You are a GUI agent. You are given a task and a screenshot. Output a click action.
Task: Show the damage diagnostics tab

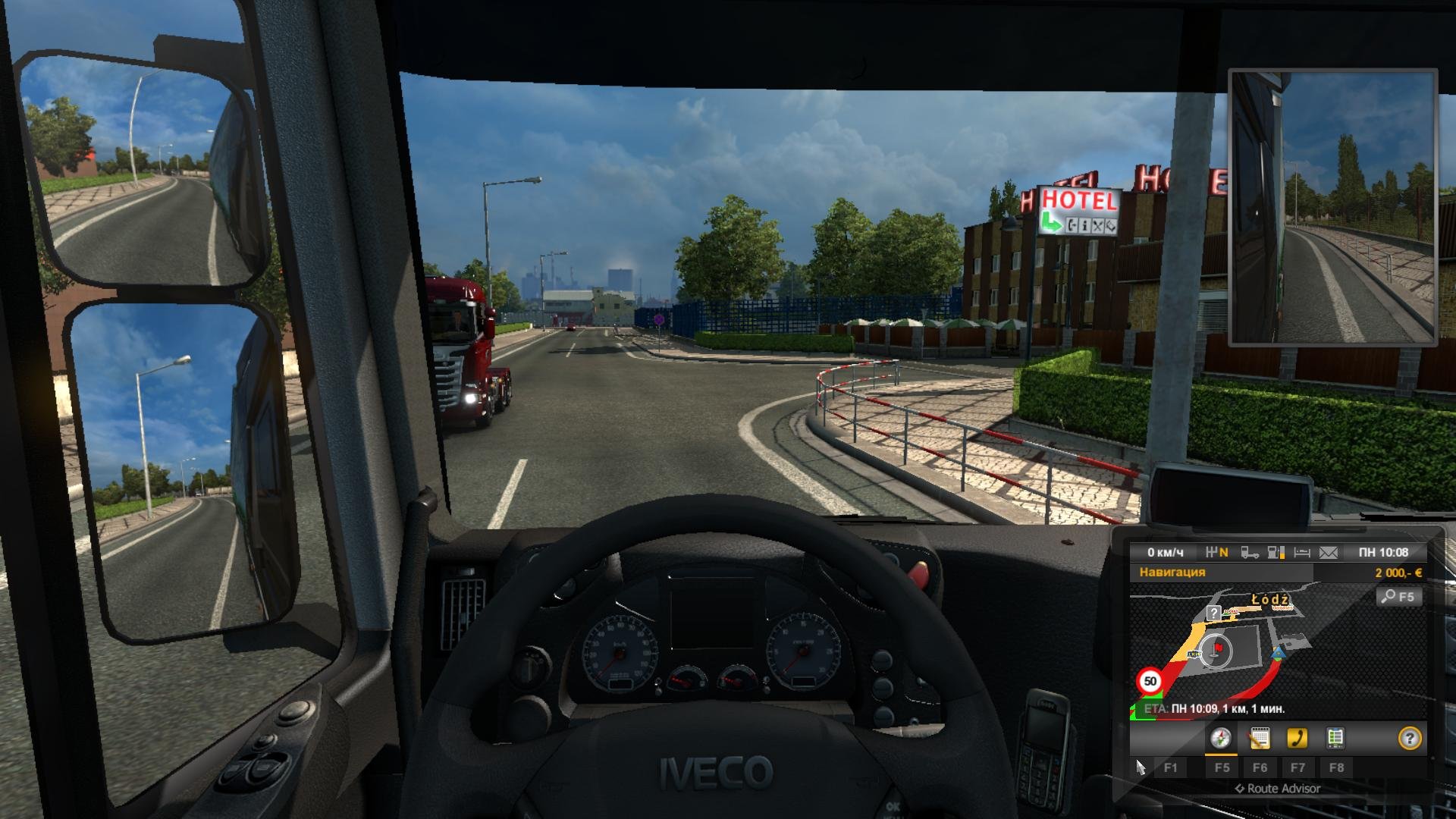[1335, 738]
